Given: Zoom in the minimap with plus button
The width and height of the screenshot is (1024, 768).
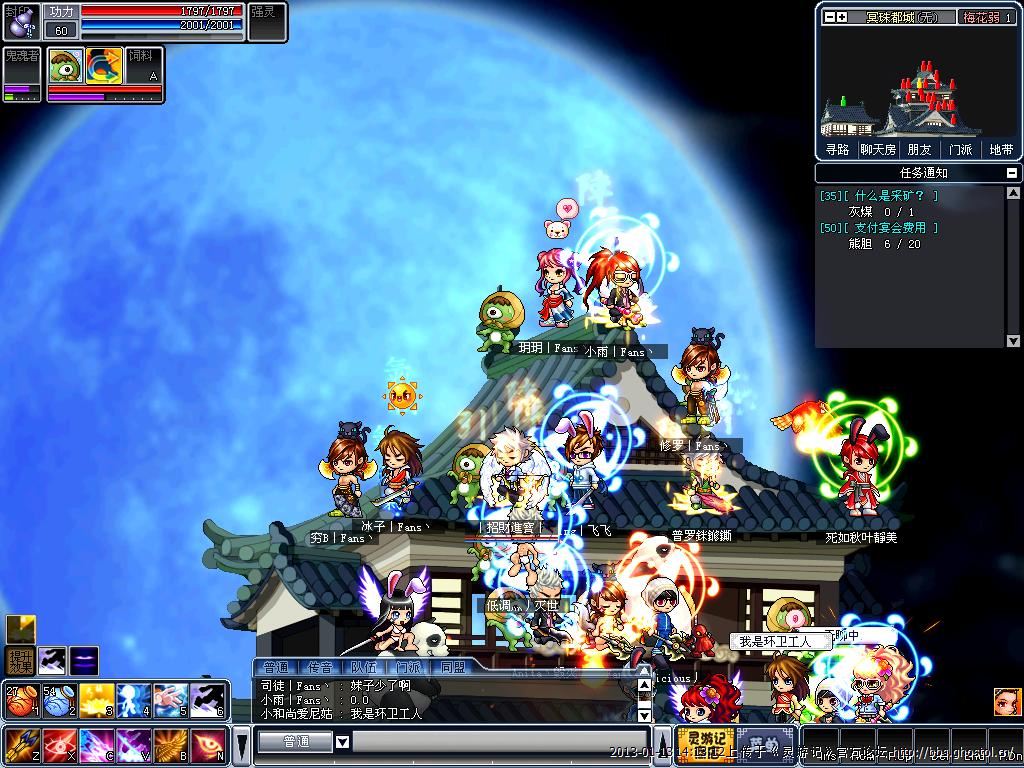Looking at the screenshot, I should (x=842, y=17).
